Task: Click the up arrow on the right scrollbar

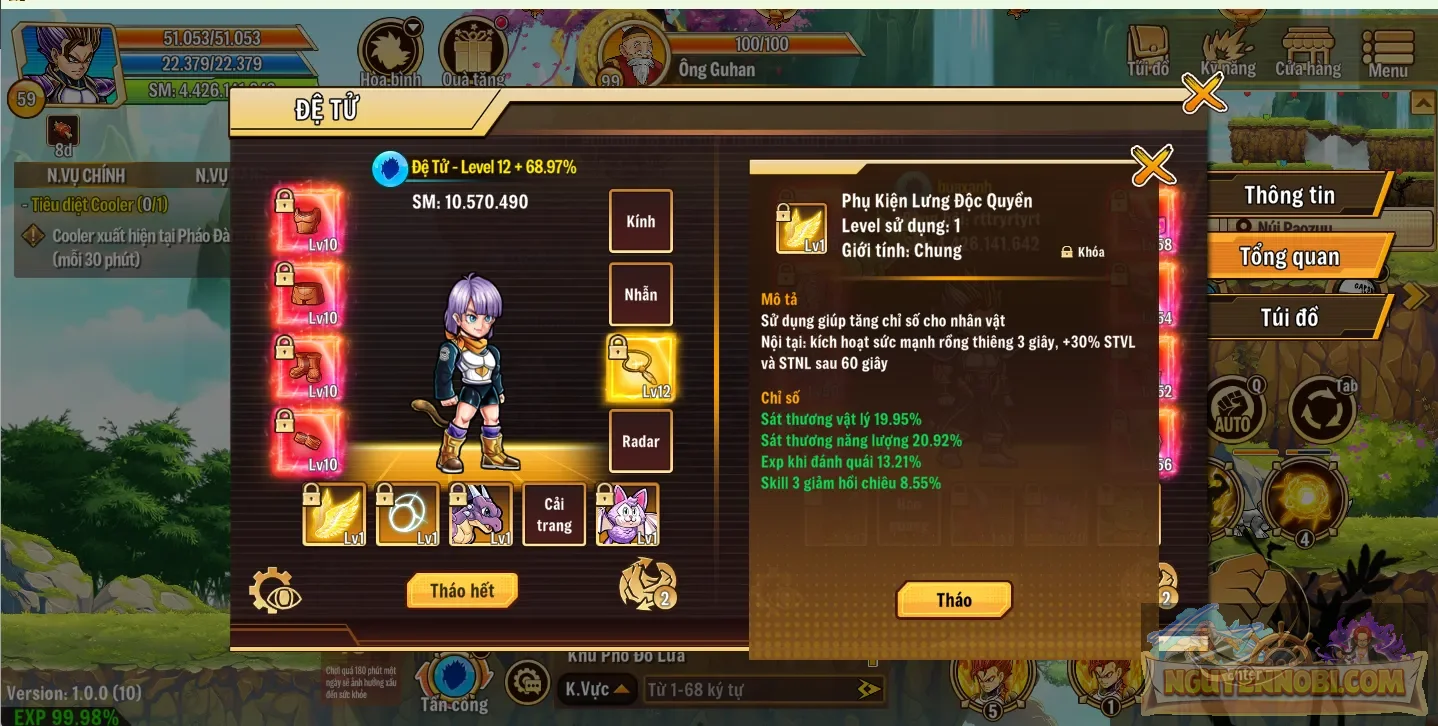Action: click(x=1421, y=102)
